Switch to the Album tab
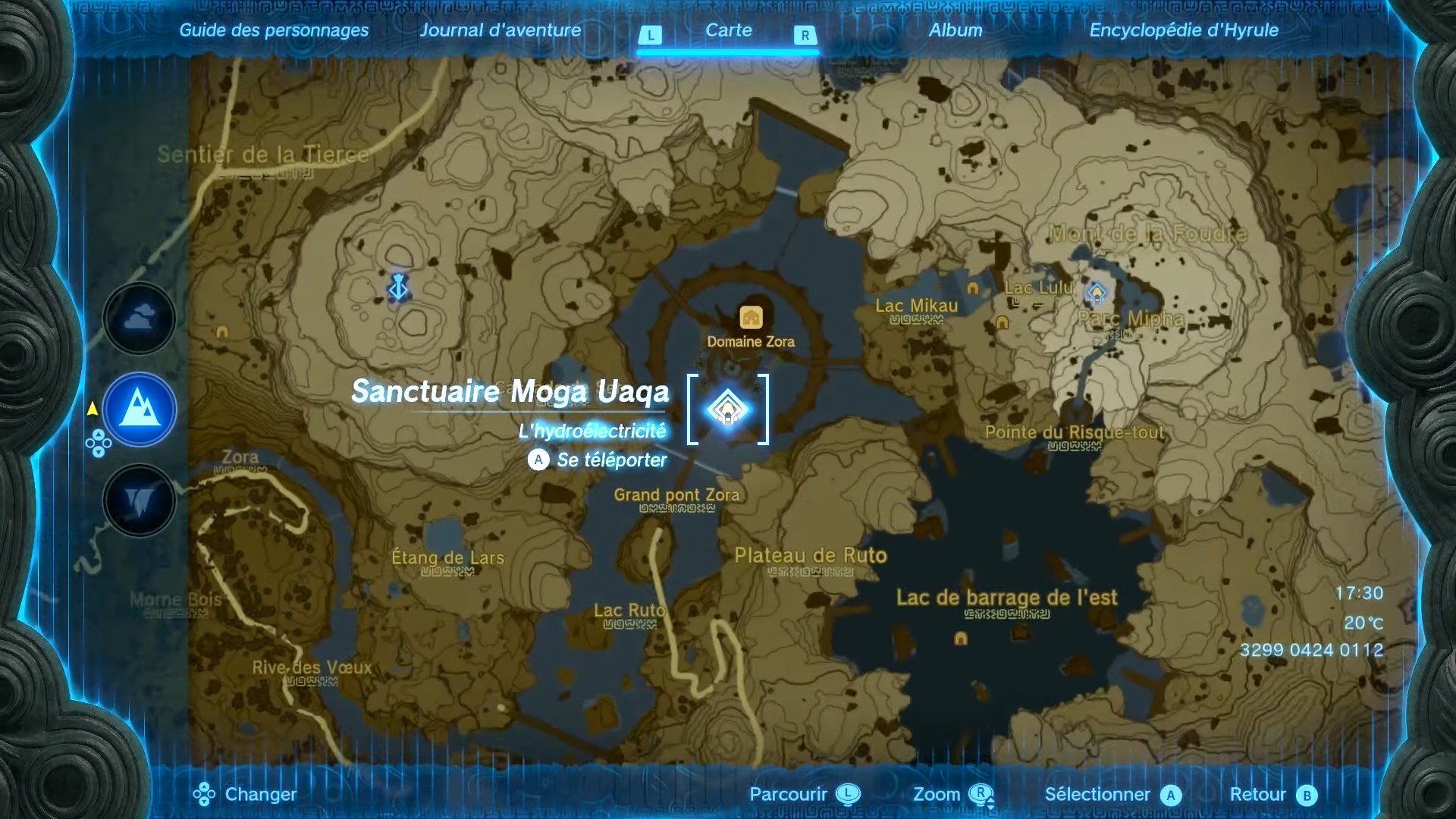Image resolution: width=1456 pixels, height=819 pixels. [x=955, y=30]
